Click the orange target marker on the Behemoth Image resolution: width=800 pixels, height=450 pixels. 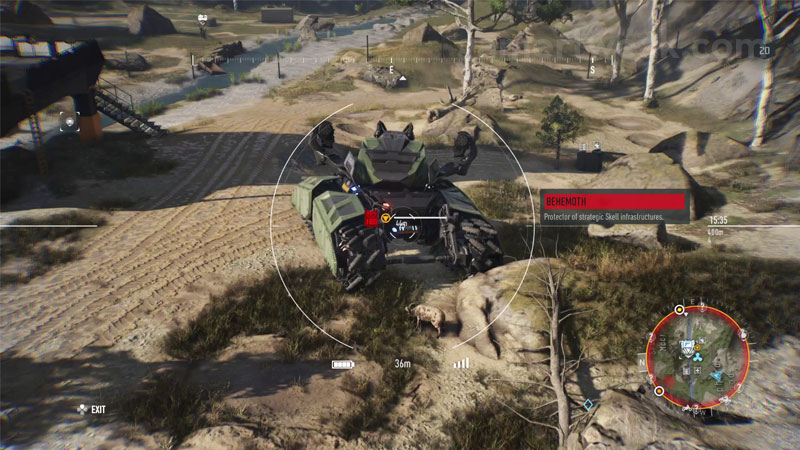385,216
